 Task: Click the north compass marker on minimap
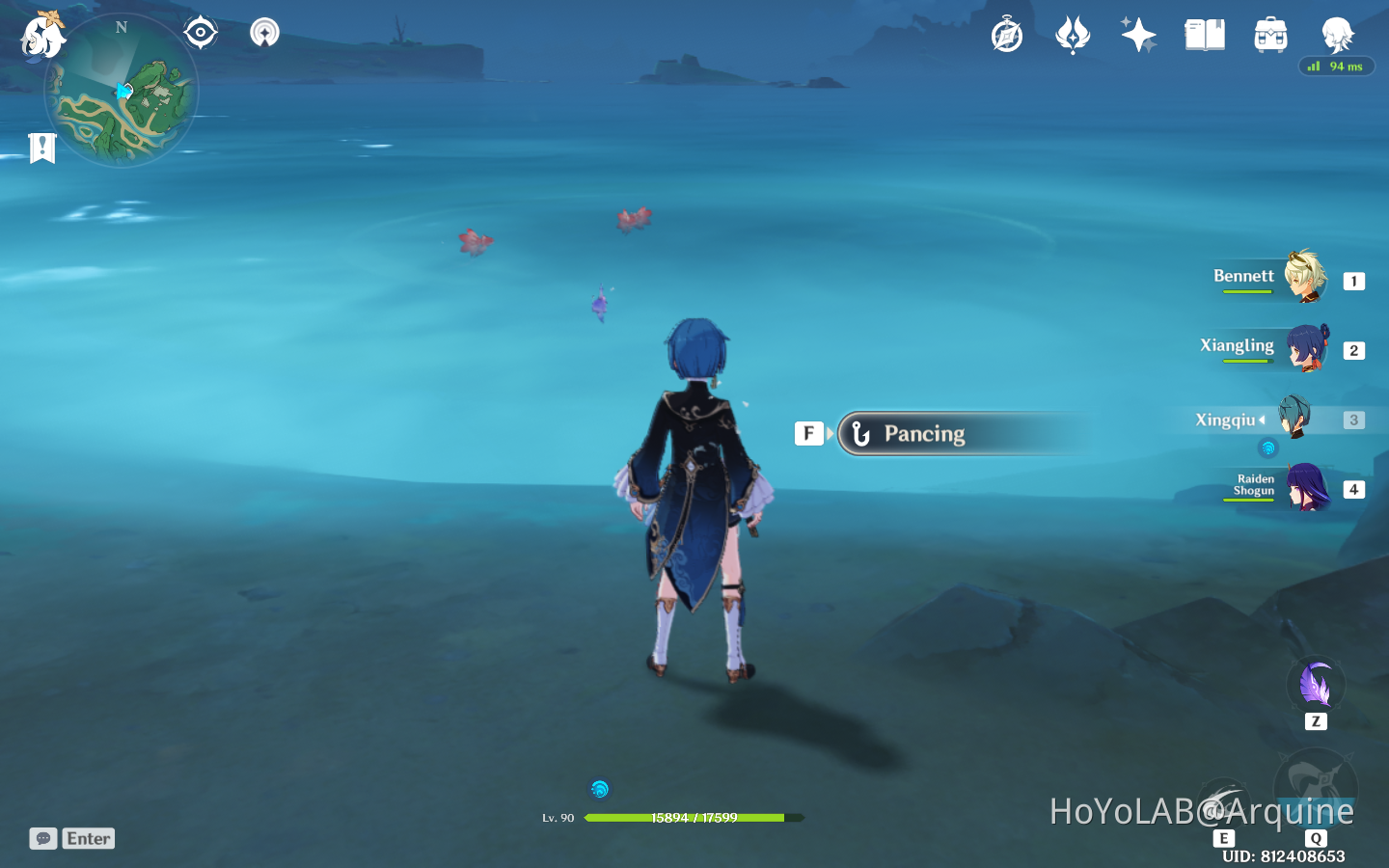[121, 28]
